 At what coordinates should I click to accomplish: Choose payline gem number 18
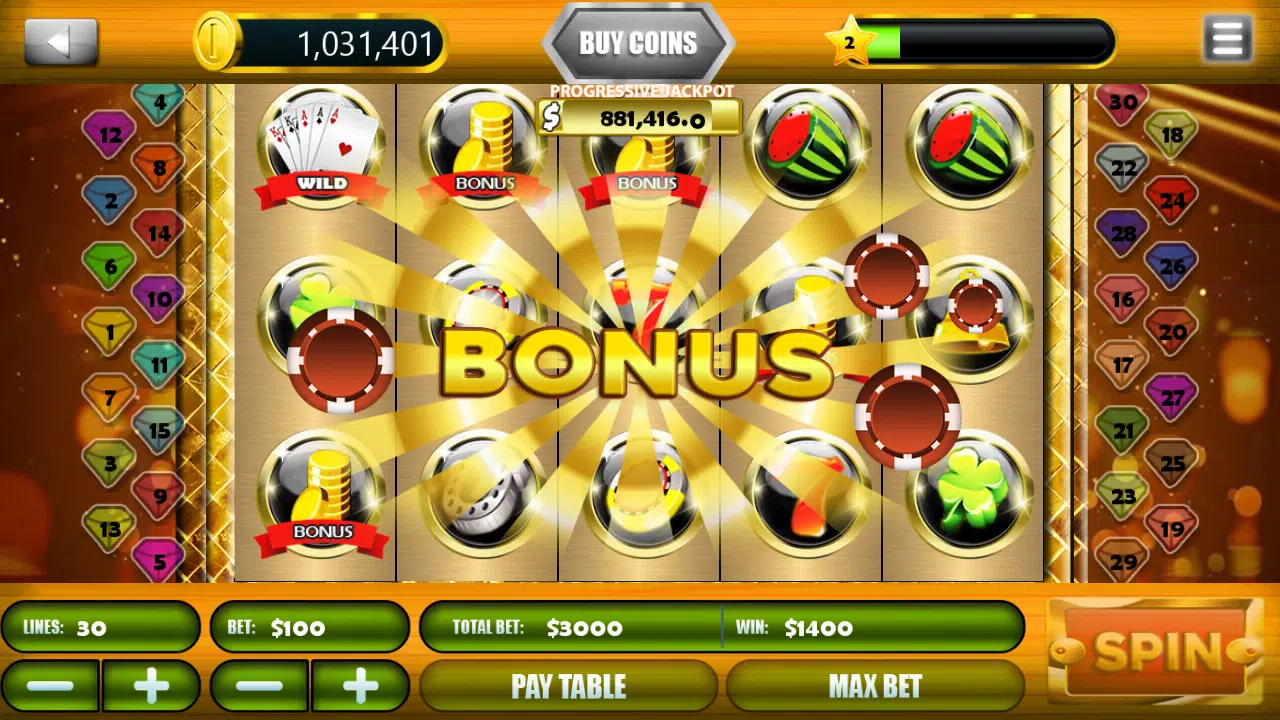tap(1172, 135)
